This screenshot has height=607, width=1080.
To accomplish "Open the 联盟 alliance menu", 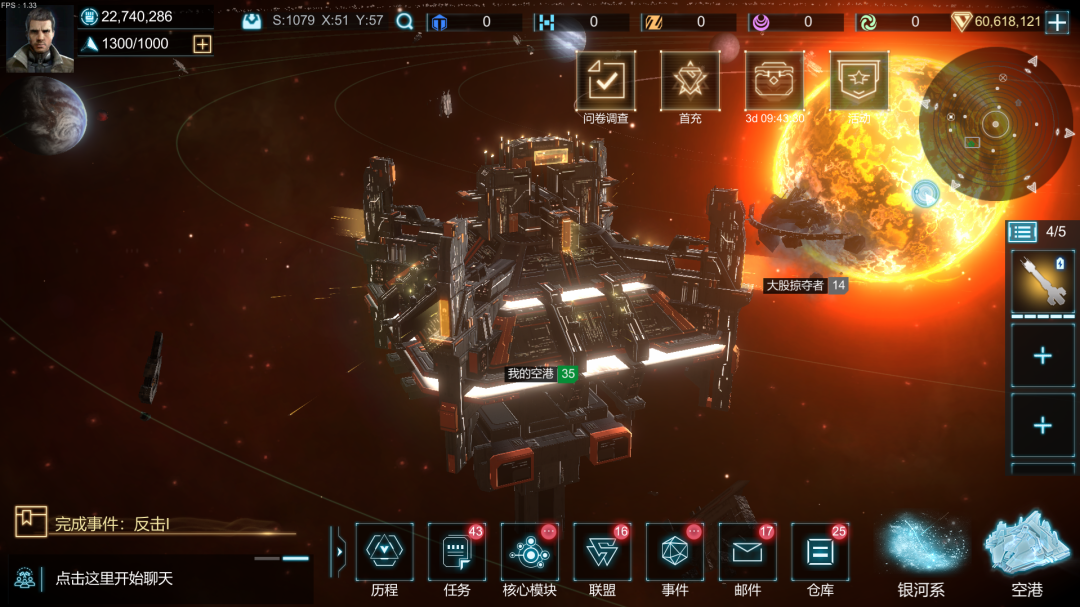I will tap(602, 553).
